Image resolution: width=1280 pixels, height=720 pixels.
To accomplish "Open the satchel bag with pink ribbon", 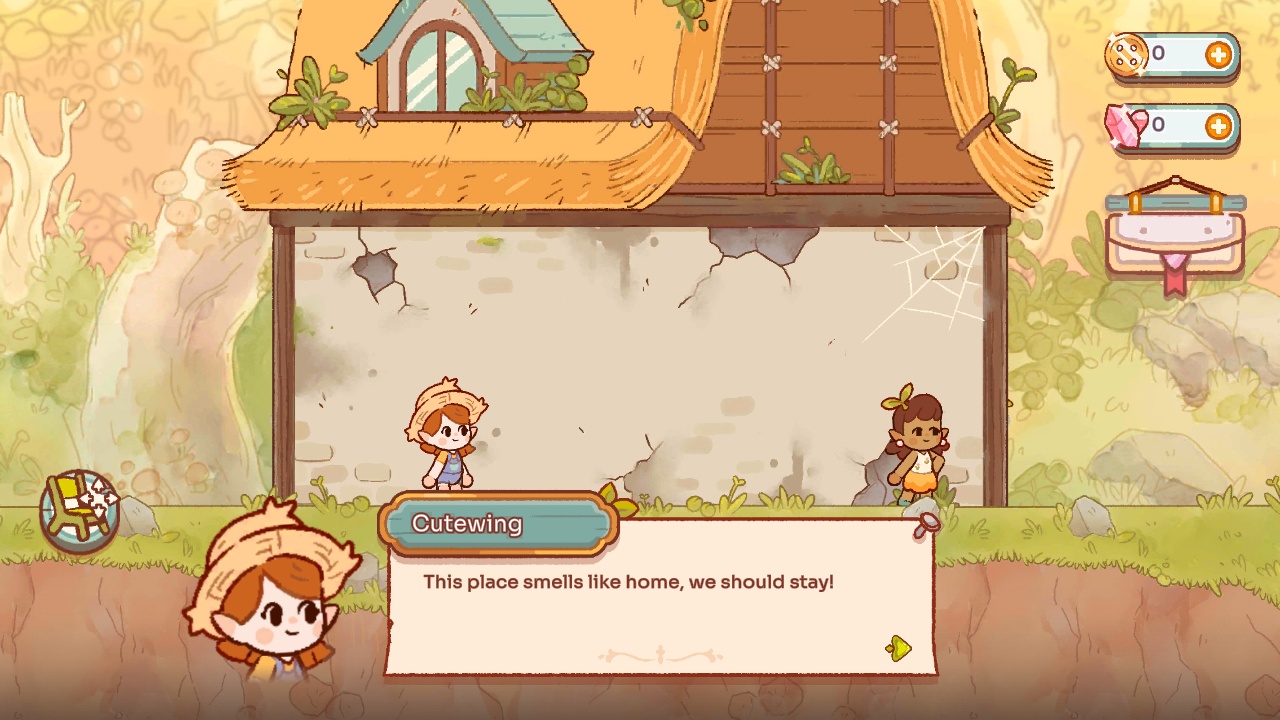I will (1175, 236).
